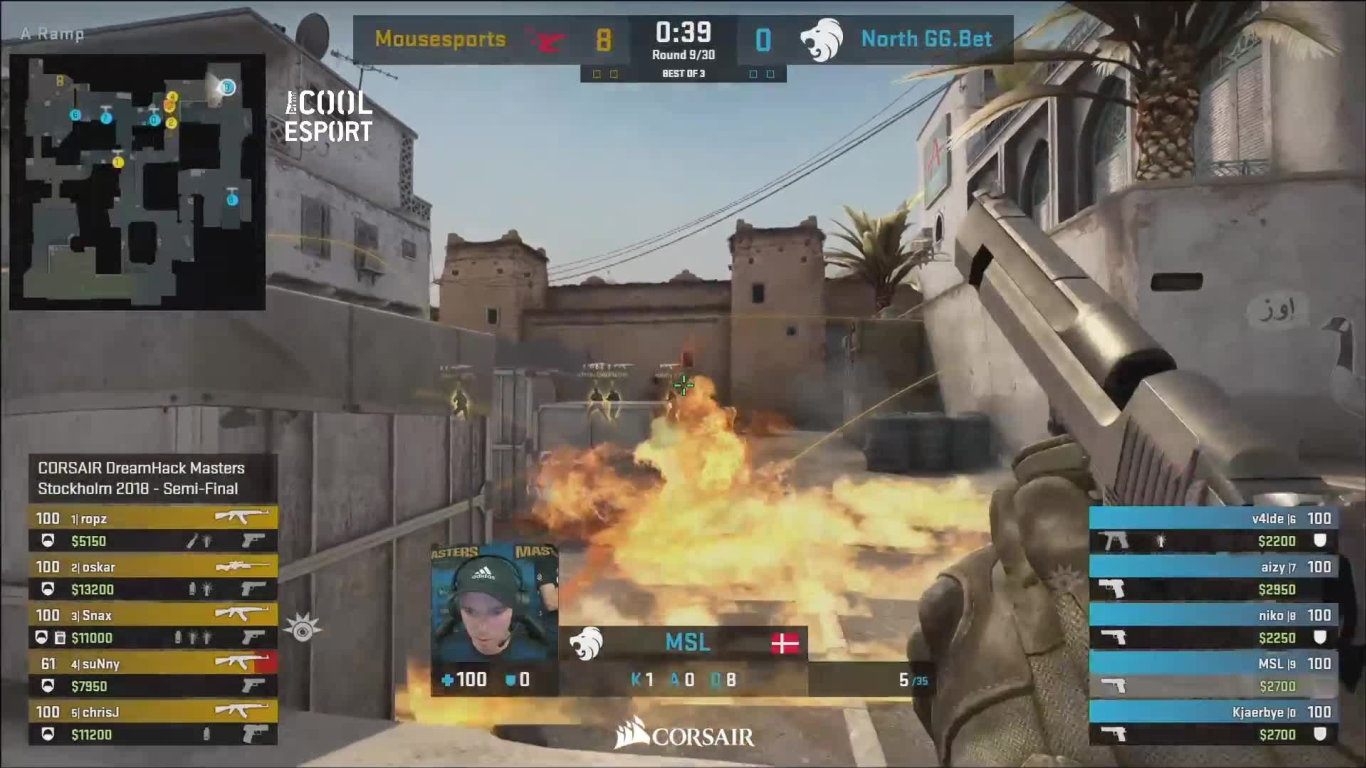Click the North GG.Bet team name
Screen dimensions: 1366x768
point(926,40)
